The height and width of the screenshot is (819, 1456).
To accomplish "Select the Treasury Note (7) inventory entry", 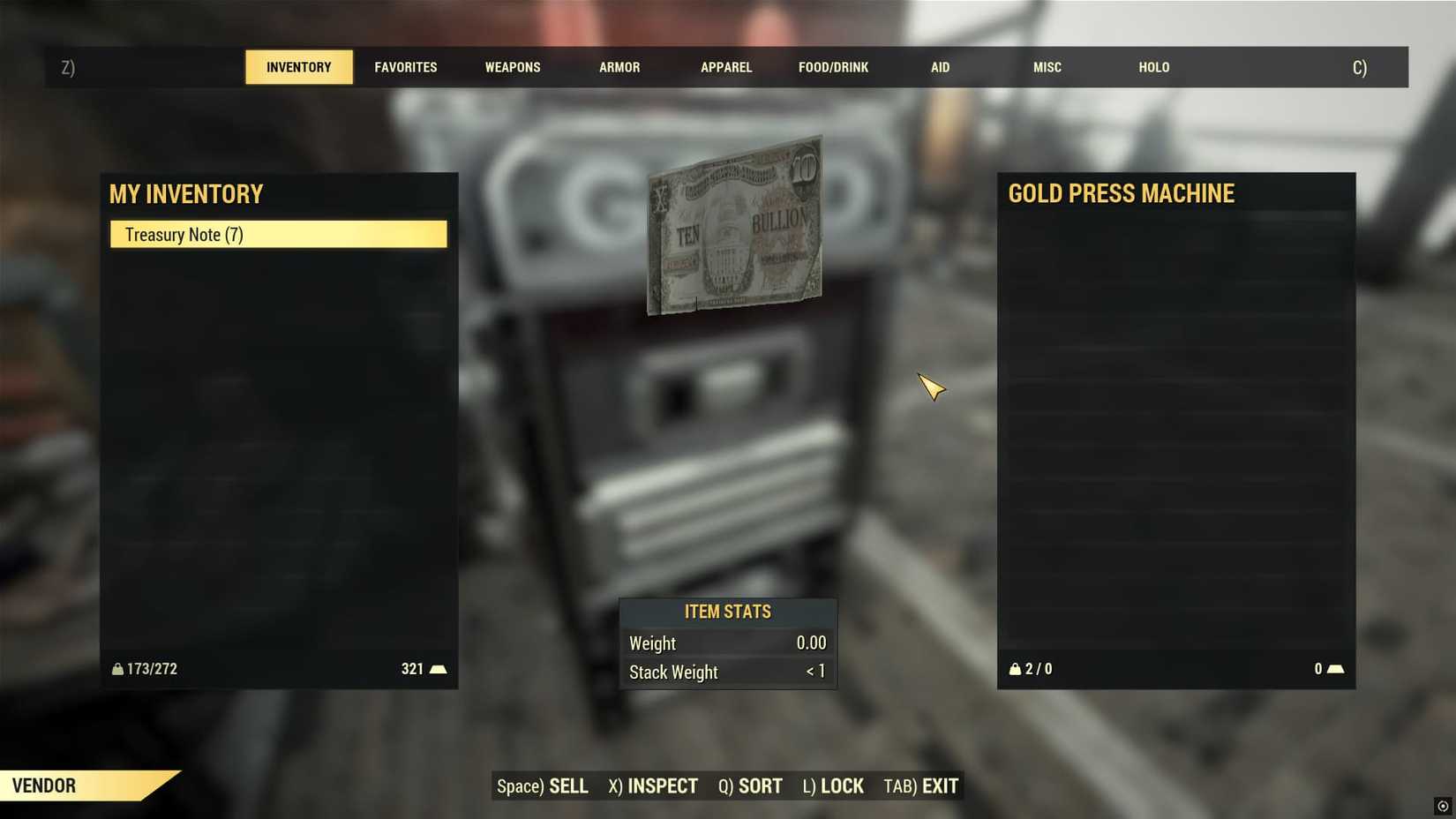I will point(278,234).
